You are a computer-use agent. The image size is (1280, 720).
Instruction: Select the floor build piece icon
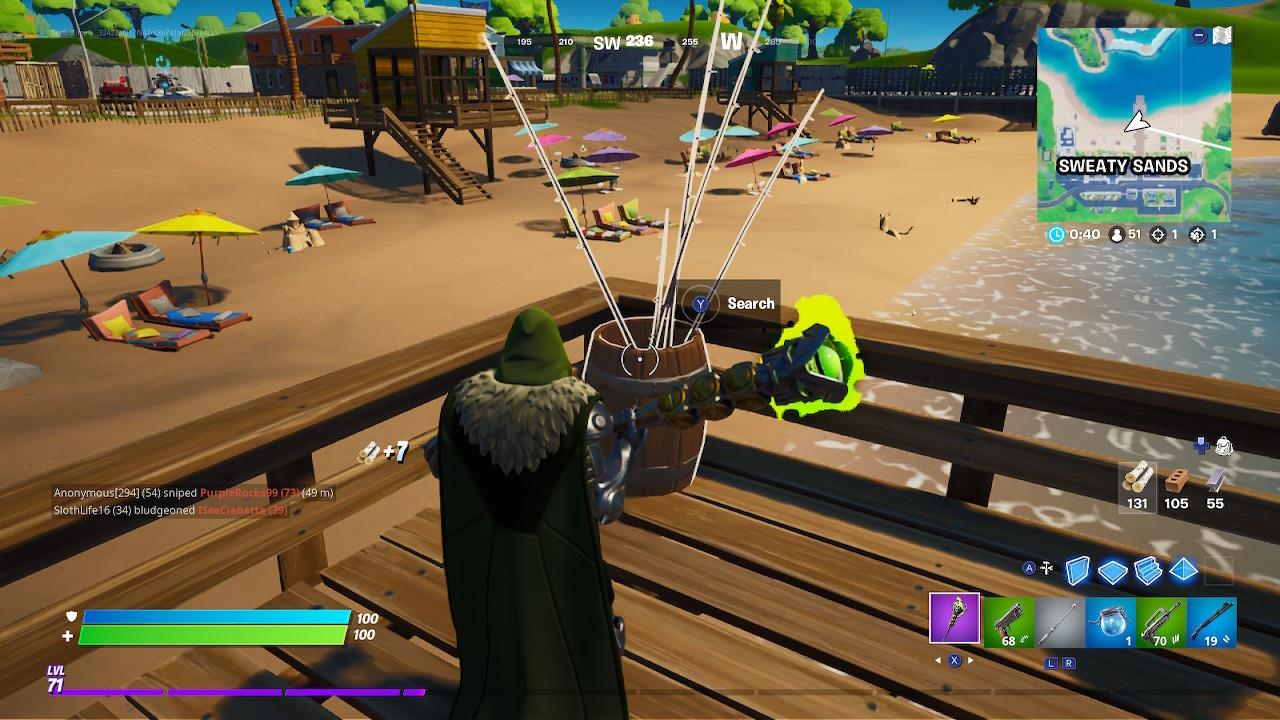point(1111,571)
